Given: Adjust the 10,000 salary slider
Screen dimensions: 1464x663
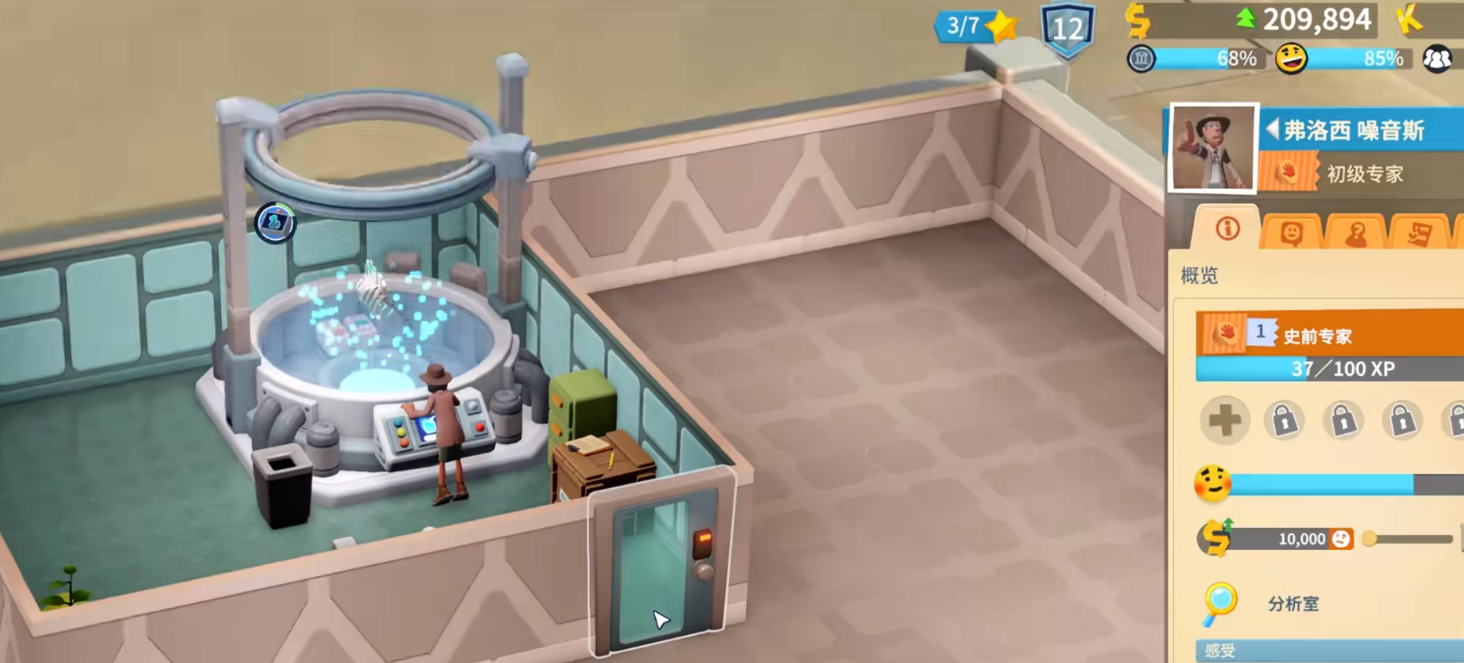Looking at the screenshot, I should 1370,539.
